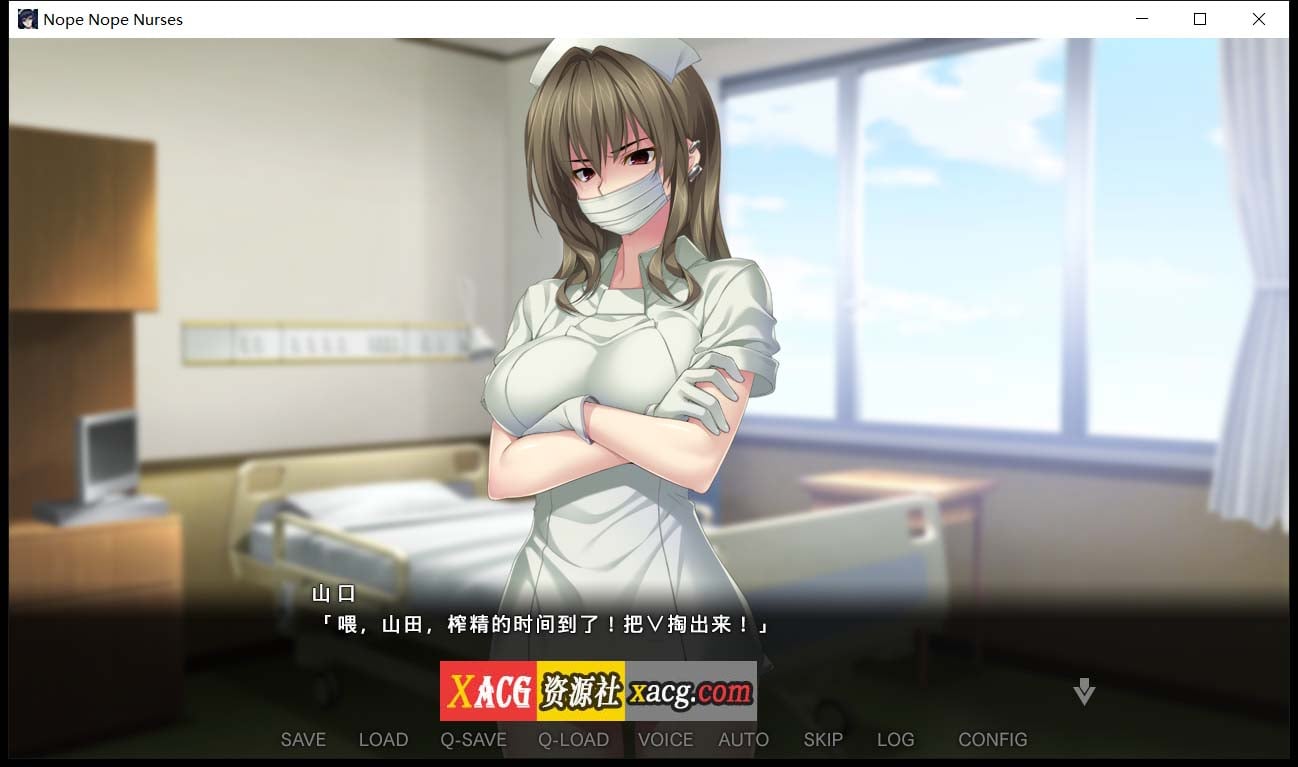Minimize the game window
This screenshot has width=1298, height=767.
(1140, 18)
